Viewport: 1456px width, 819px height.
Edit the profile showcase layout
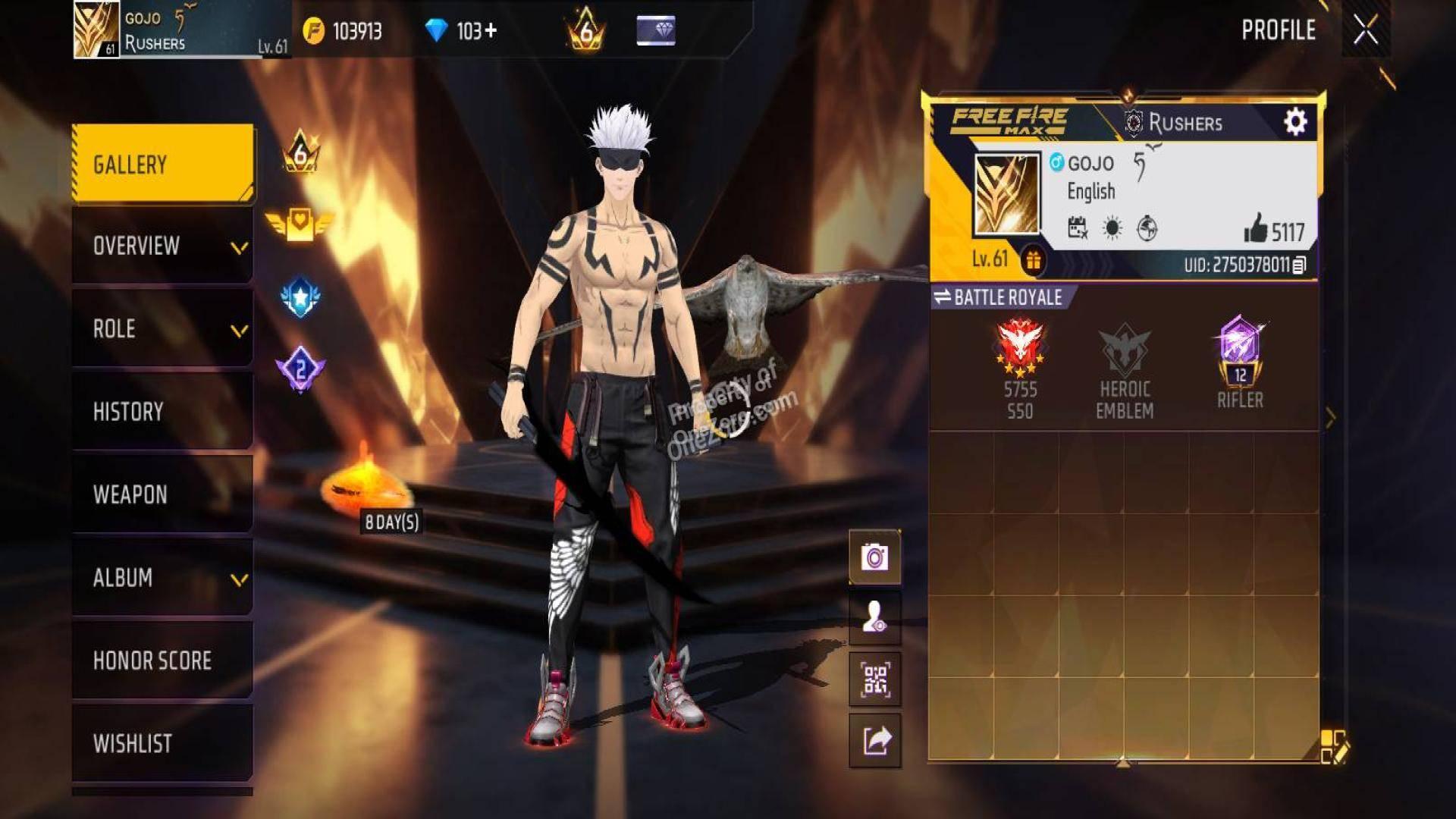pos(1333,746)
